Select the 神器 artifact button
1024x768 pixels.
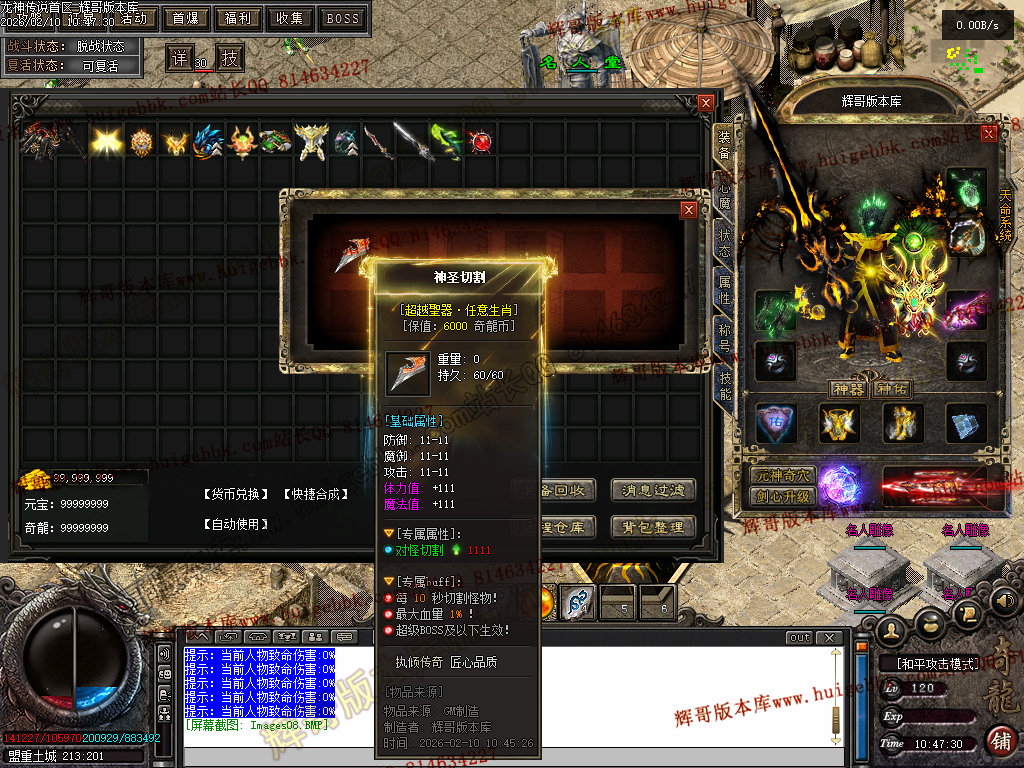(x=848, y=389)
